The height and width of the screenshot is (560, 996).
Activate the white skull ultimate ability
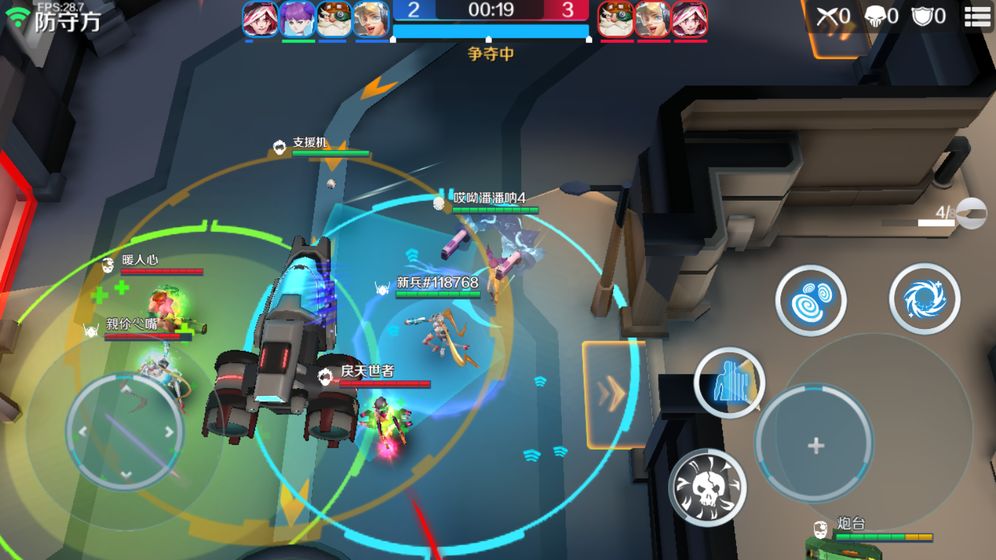(707, 486)
